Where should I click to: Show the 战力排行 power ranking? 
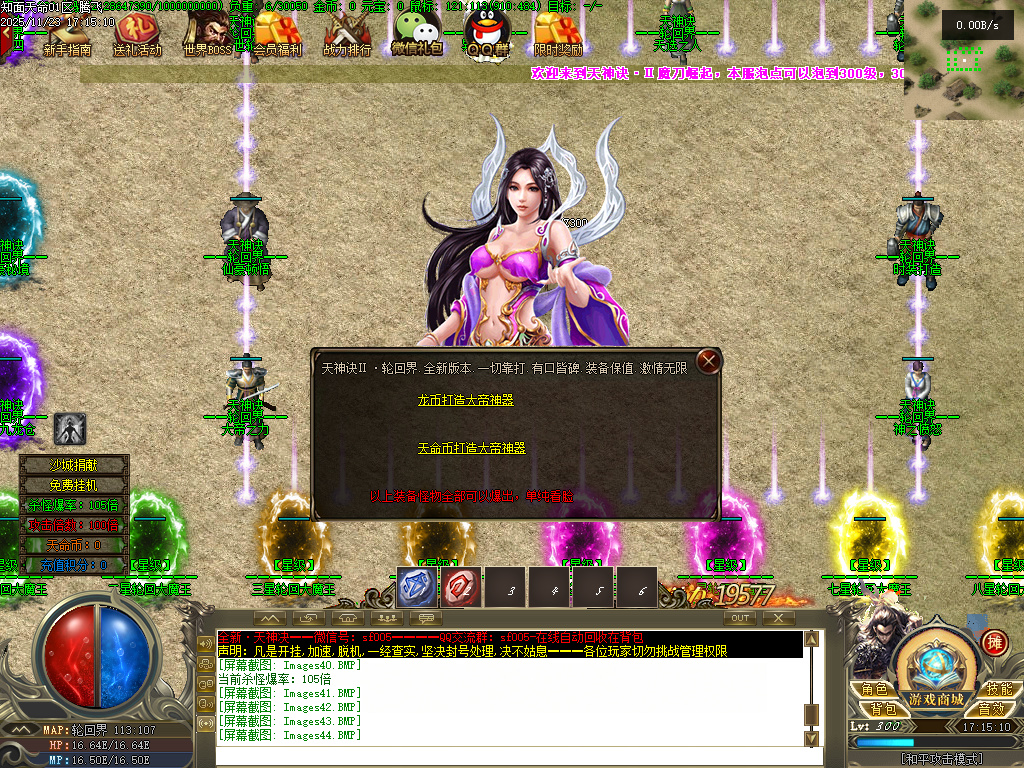(x=347, y=35)
